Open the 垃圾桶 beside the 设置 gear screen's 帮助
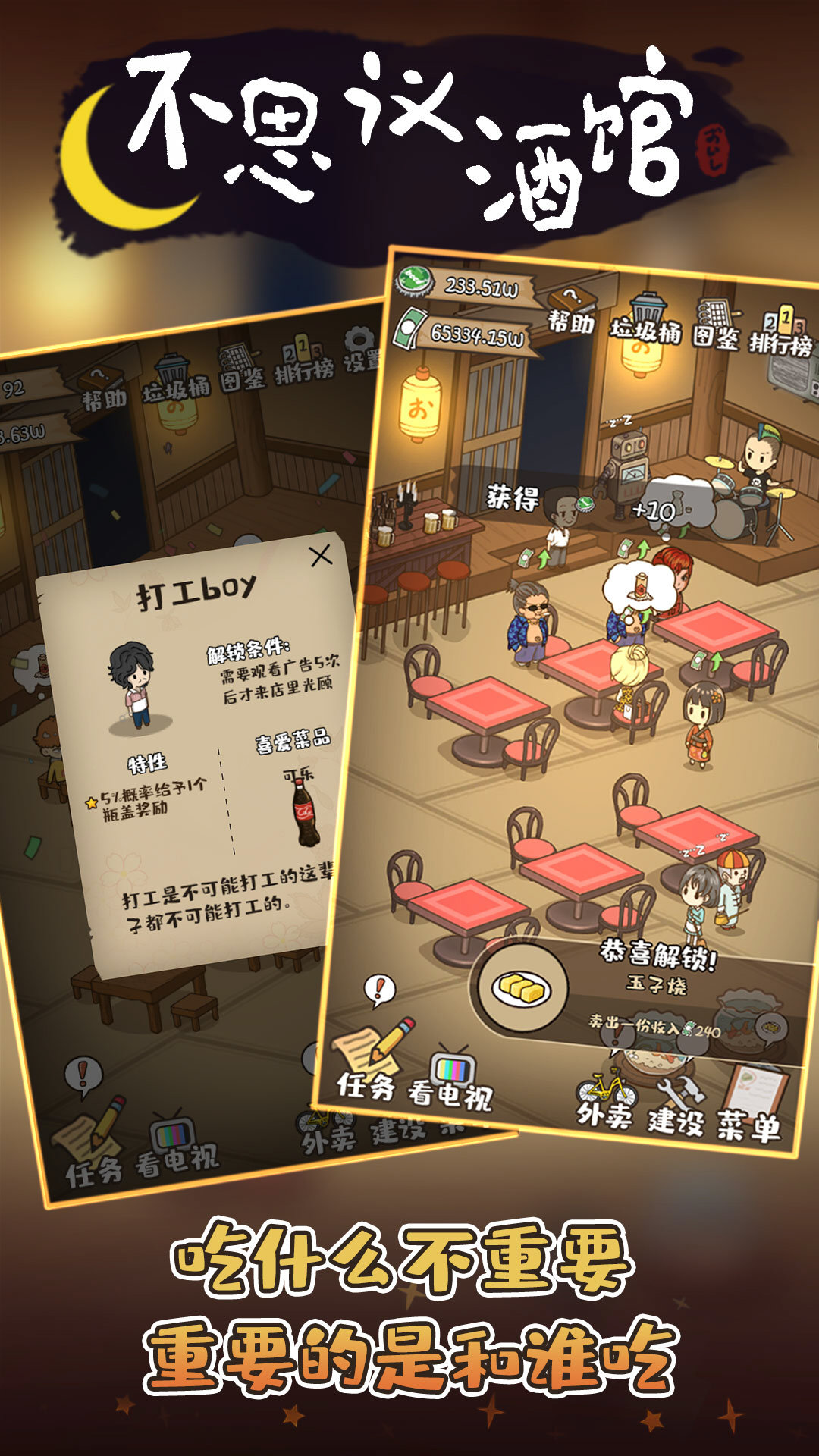Image resolution: width=819 pixels, height=1456 pixels. click(177, 379)
